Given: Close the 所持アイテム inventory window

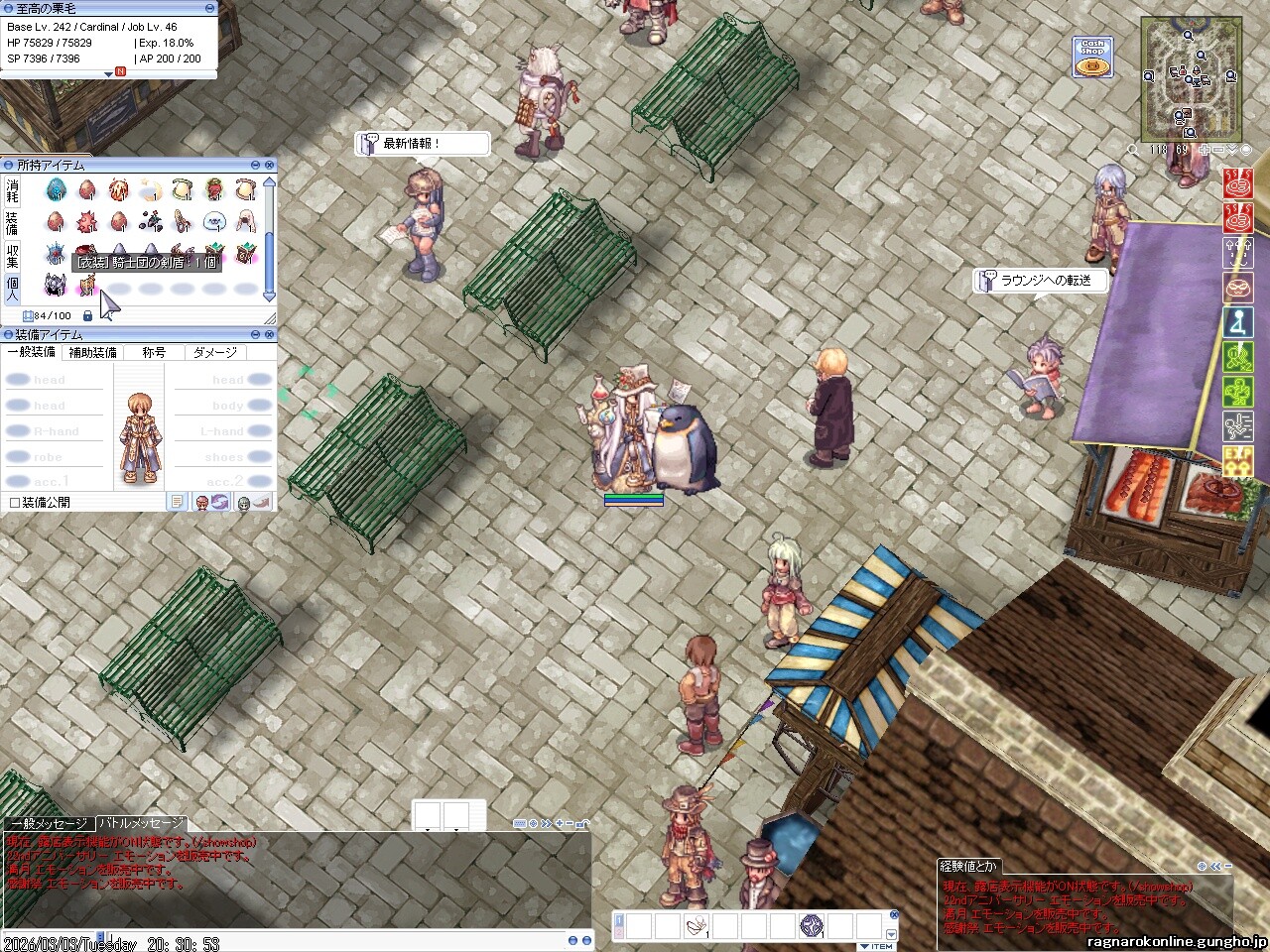Looking at the screenshot, I should coord(270,165).
